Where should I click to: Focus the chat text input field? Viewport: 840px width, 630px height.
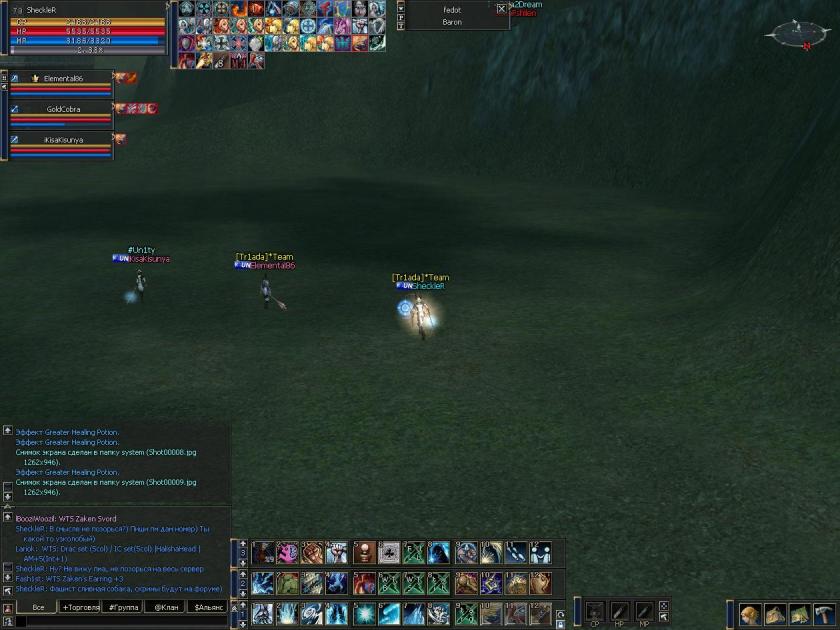pos(120,622)
